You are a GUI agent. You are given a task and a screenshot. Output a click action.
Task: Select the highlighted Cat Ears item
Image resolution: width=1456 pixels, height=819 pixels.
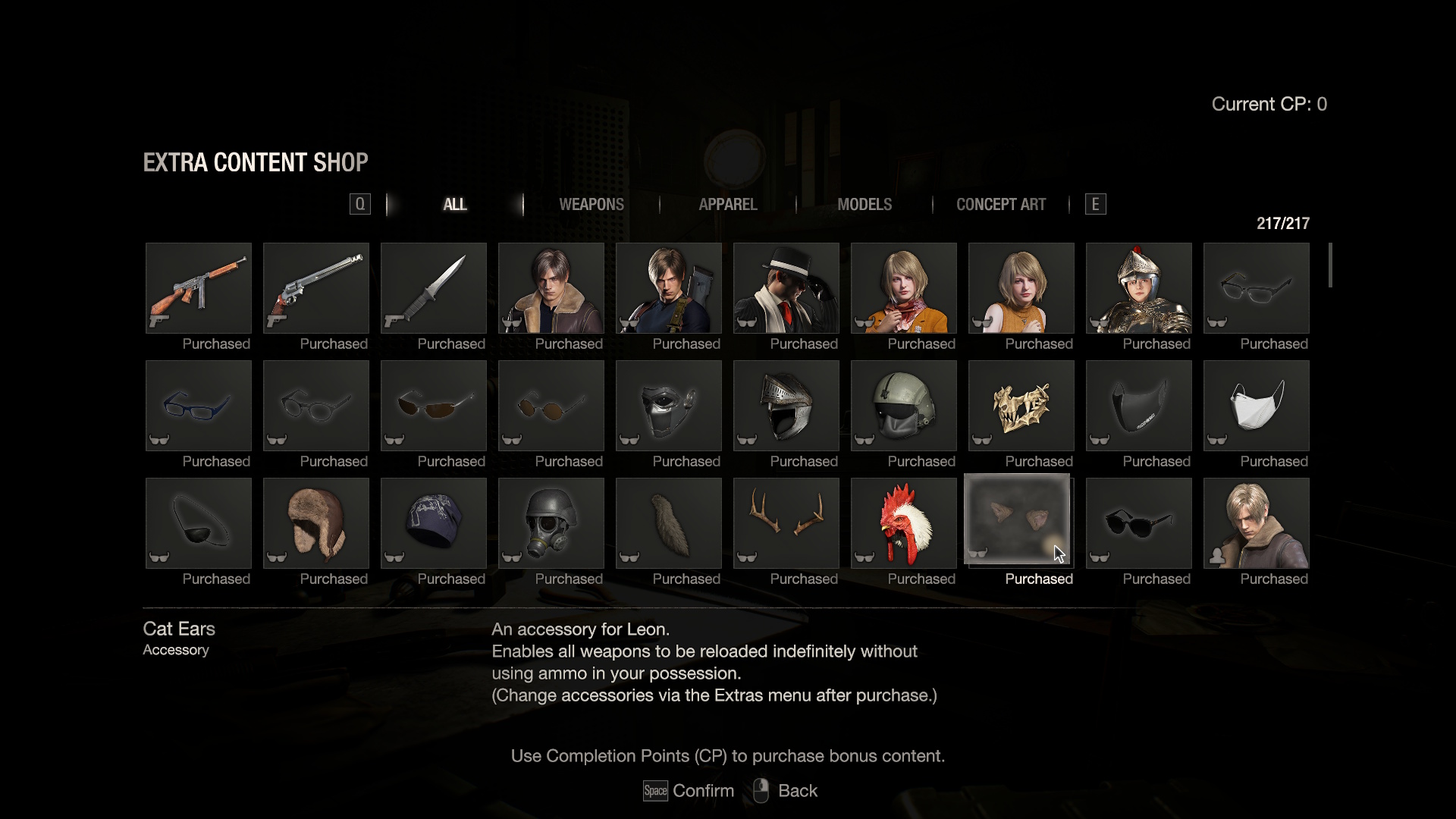coord(1020,520)
